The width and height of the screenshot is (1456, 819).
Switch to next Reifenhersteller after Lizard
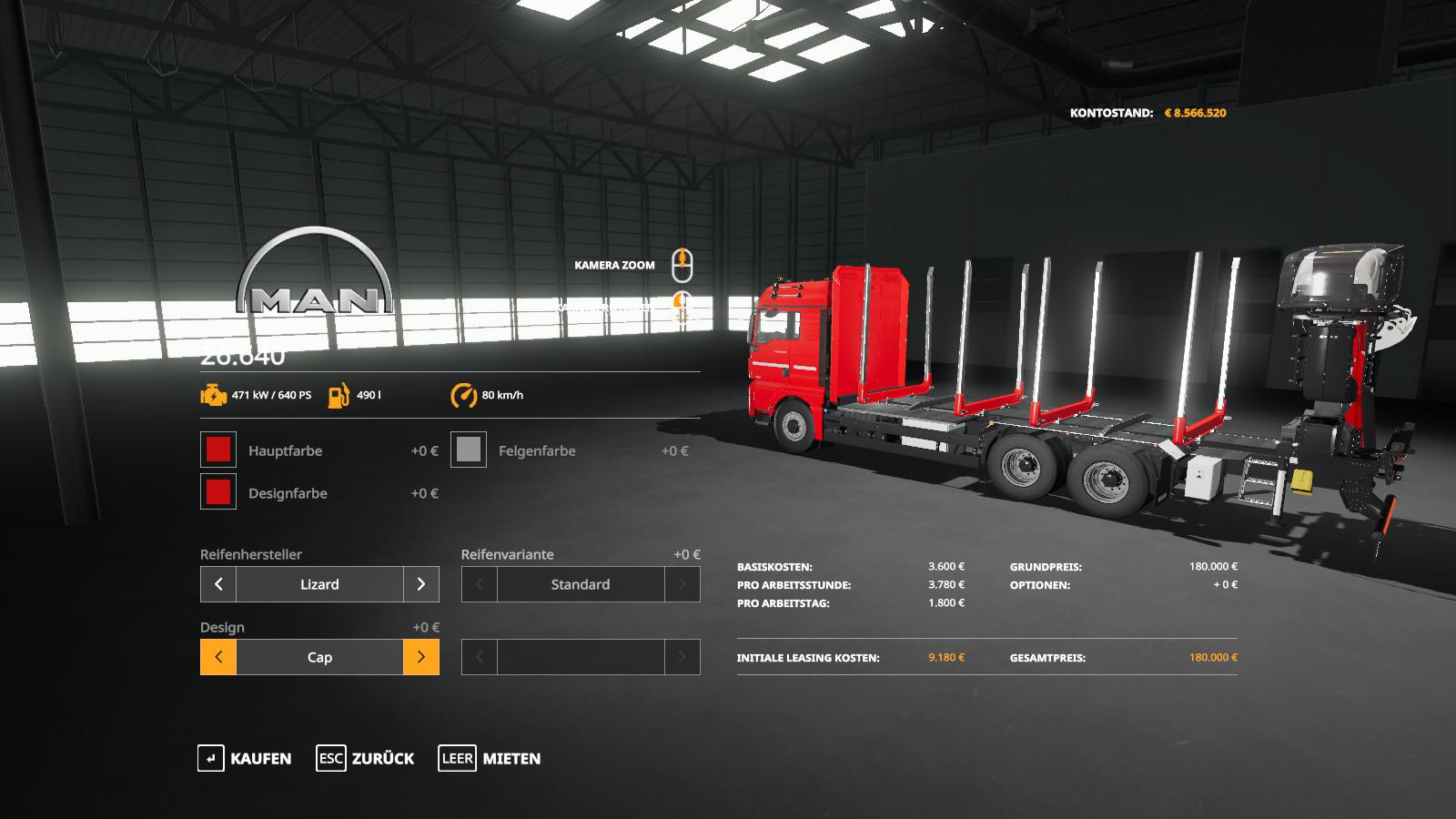420,584
